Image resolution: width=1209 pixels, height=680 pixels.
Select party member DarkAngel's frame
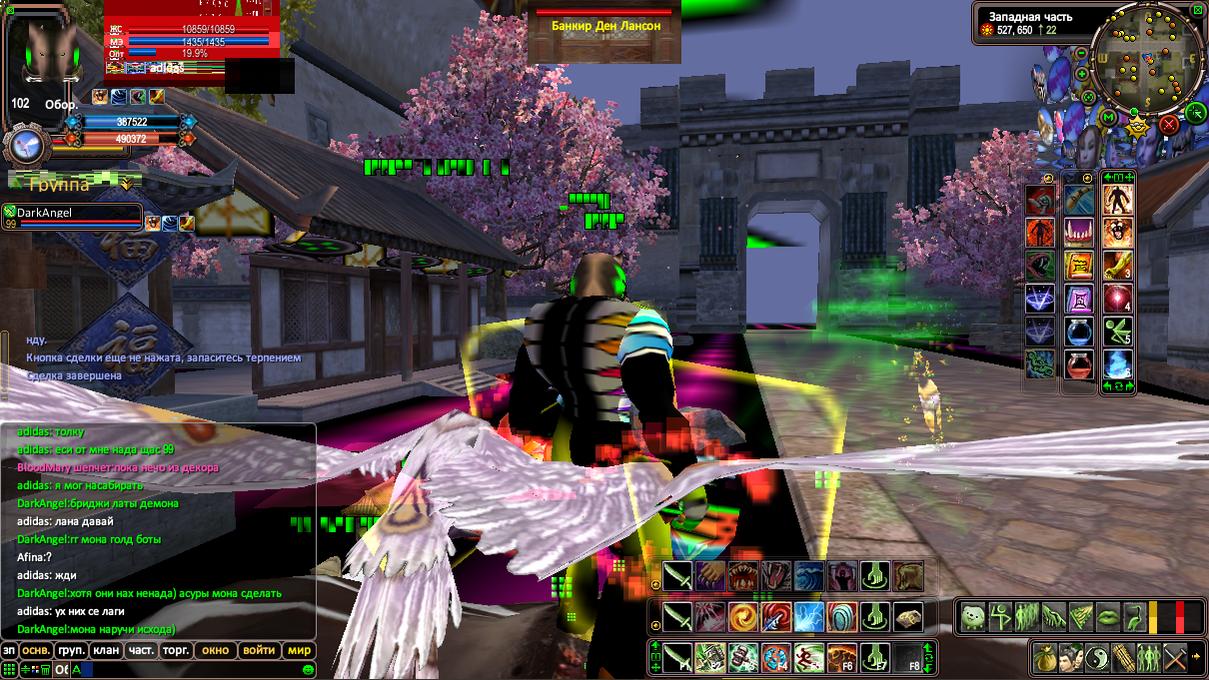[72, 214]
